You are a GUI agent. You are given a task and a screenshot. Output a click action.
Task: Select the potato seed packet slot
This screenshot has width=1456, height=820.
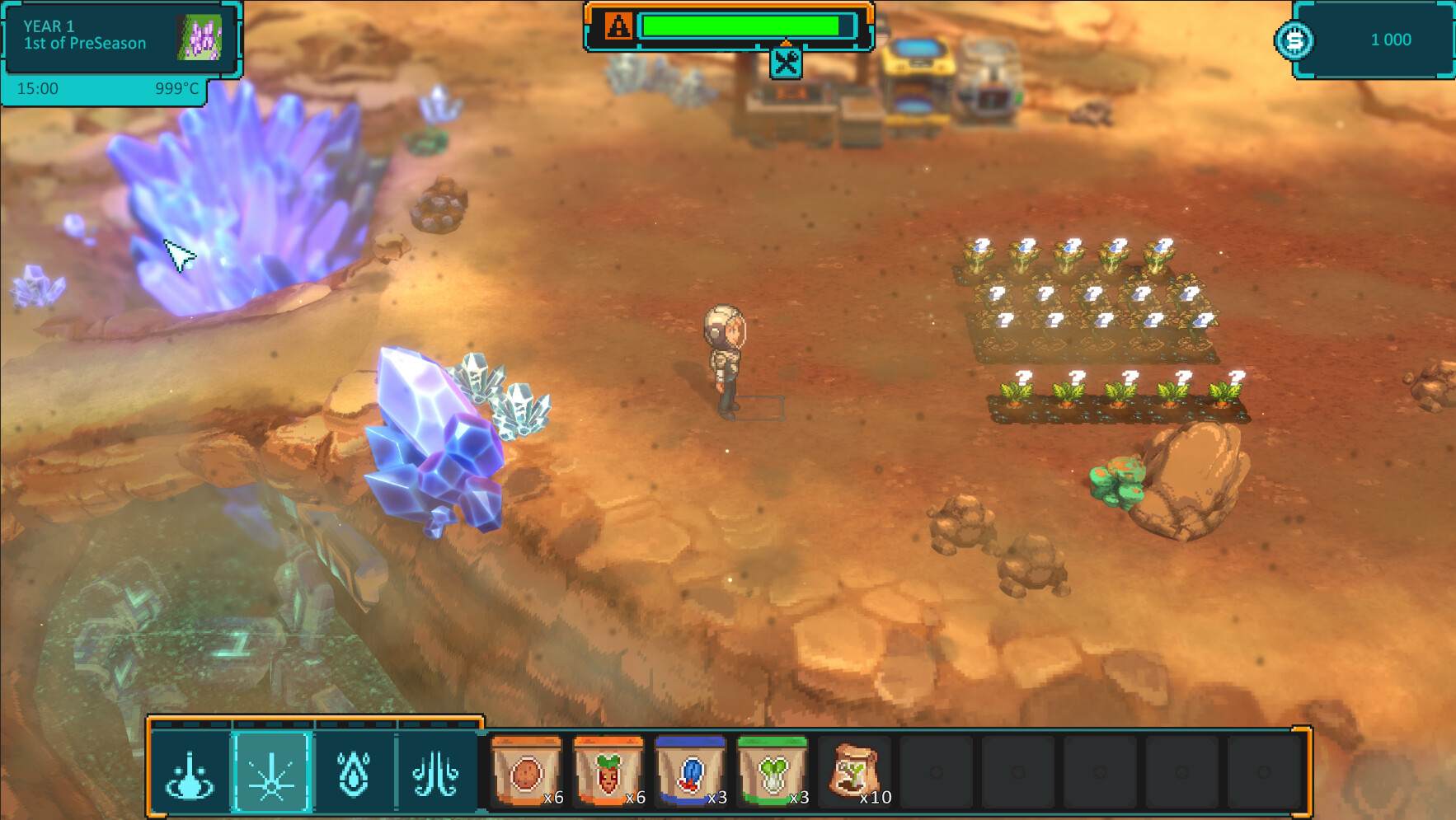[527, 772]
